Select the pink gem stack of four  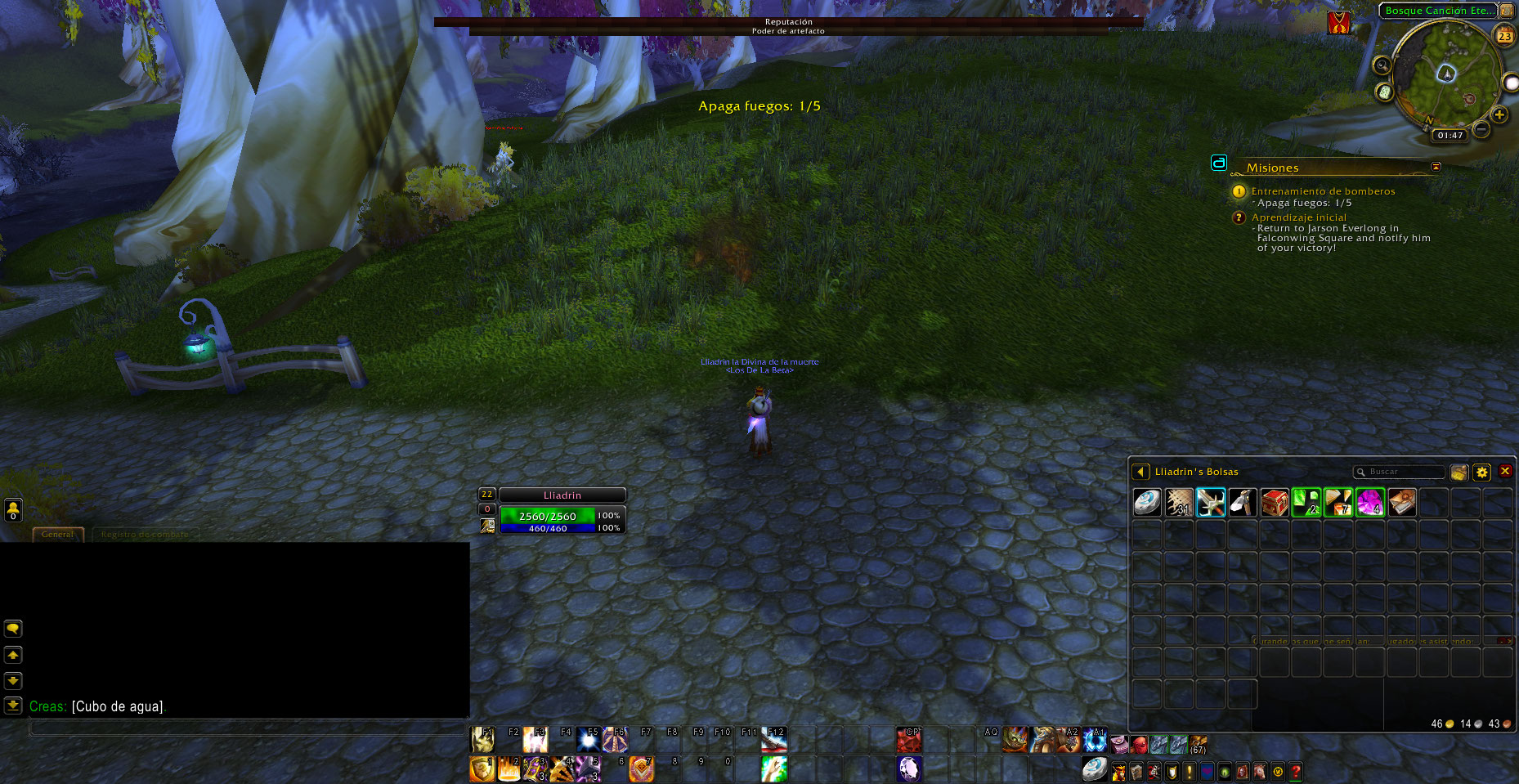click(1369, 502)
